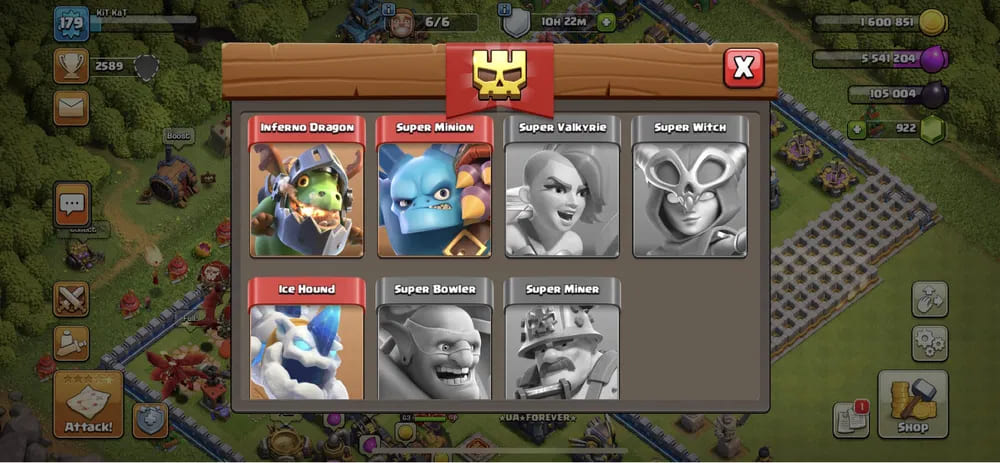Pick the Super Valkyrie card
This screenshot has height=463, width=1000.
tap(562, 187)
